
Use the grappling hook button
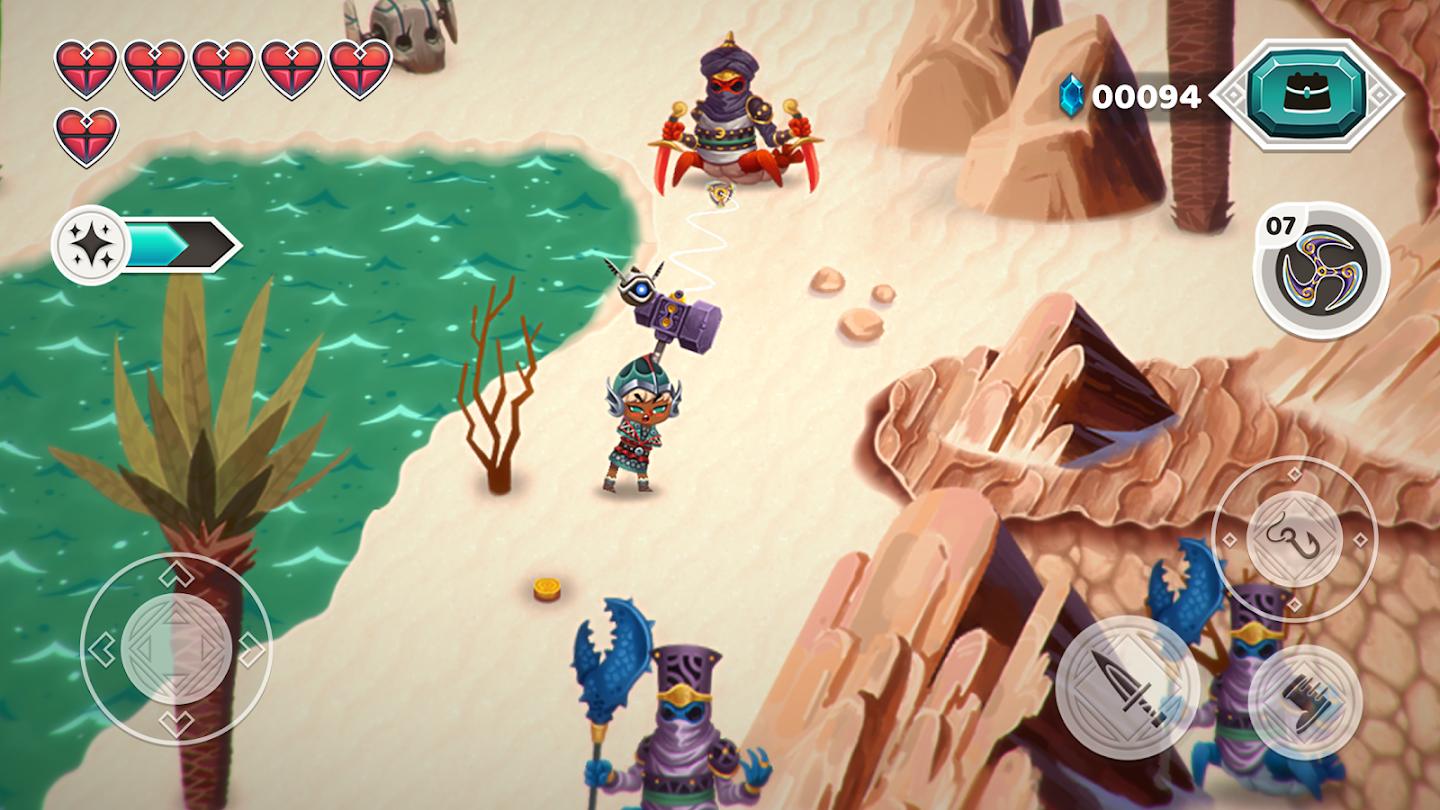(x=1294, y=539)
